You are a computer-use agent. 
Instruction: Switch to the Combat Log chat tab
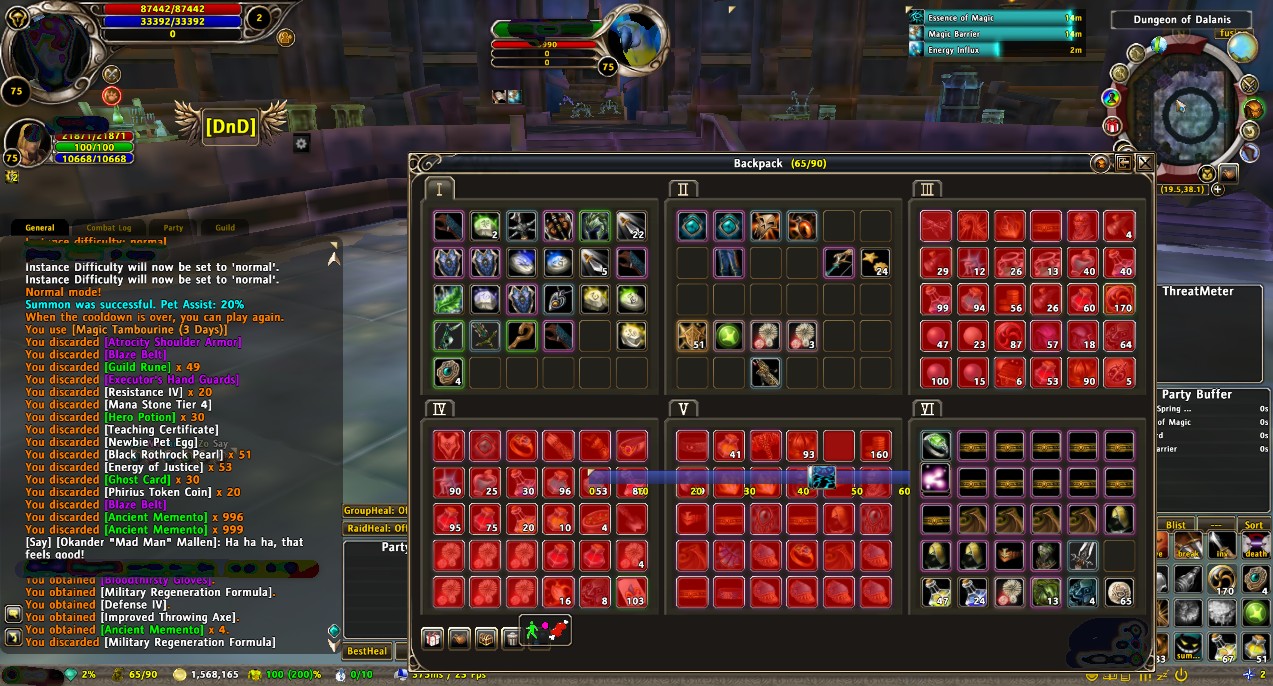click(109, 227)
